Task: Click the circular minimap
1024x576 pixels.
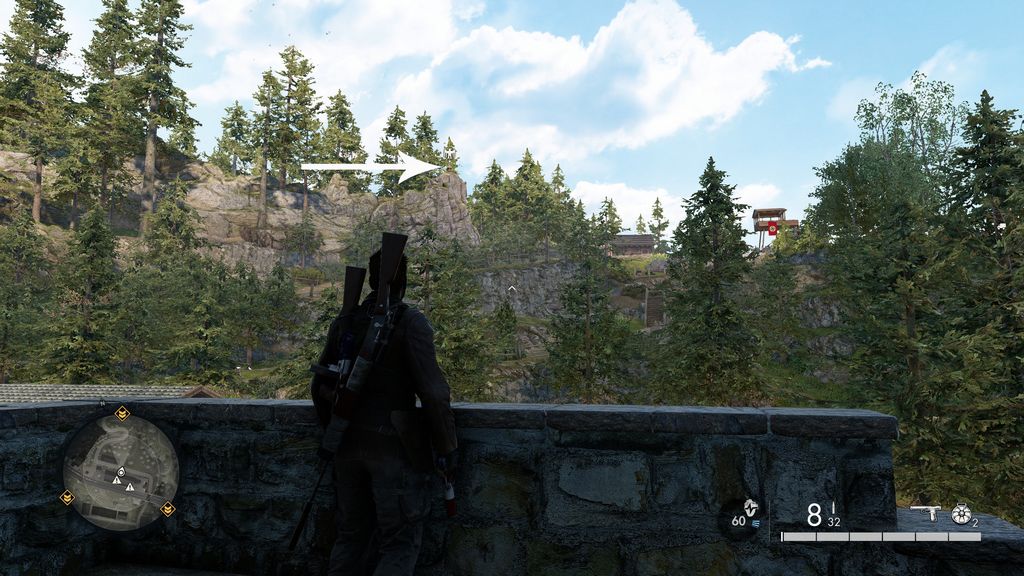Action: 121,472
